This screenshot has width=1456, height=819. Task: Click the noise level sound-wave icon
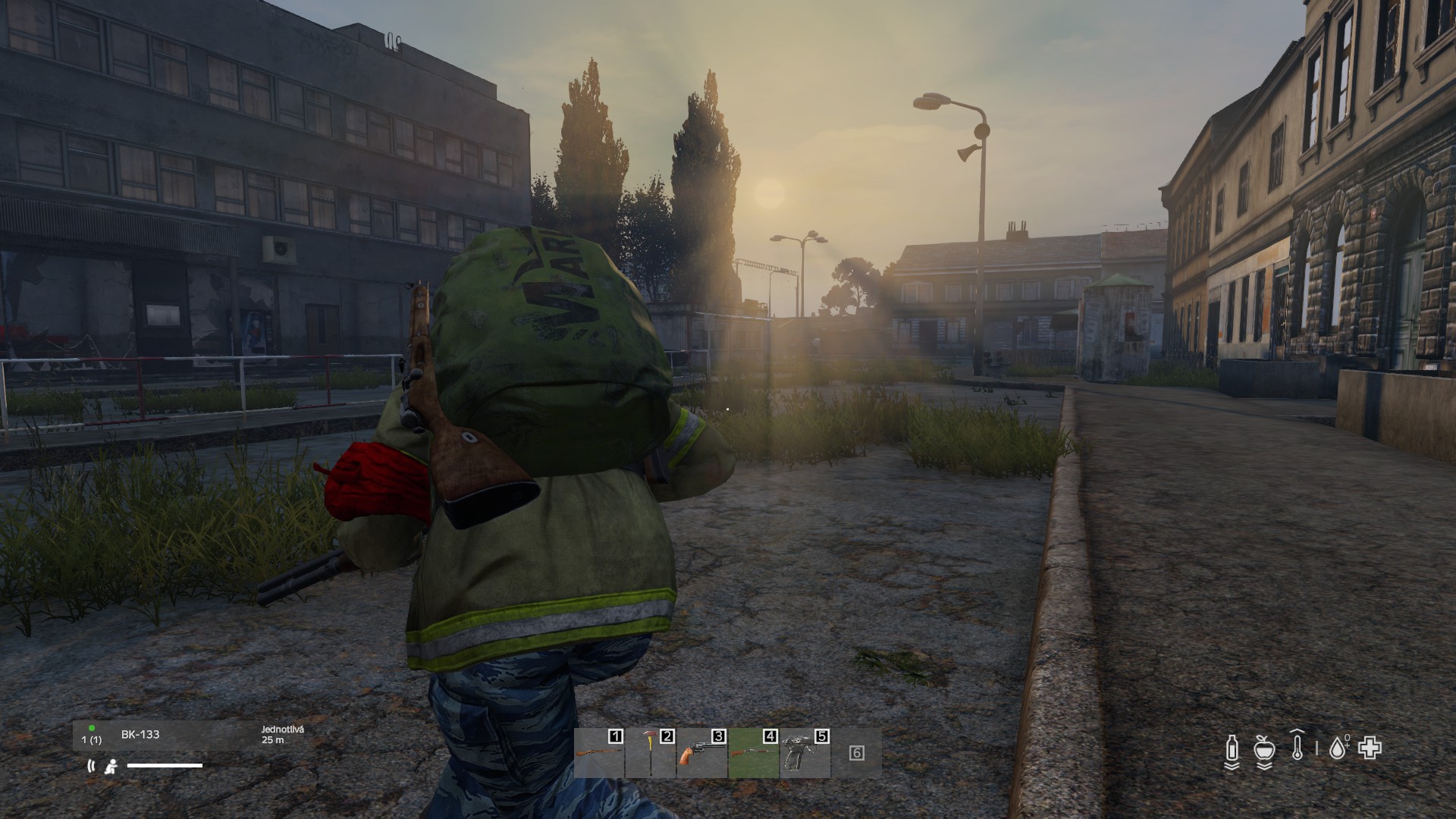92,766
